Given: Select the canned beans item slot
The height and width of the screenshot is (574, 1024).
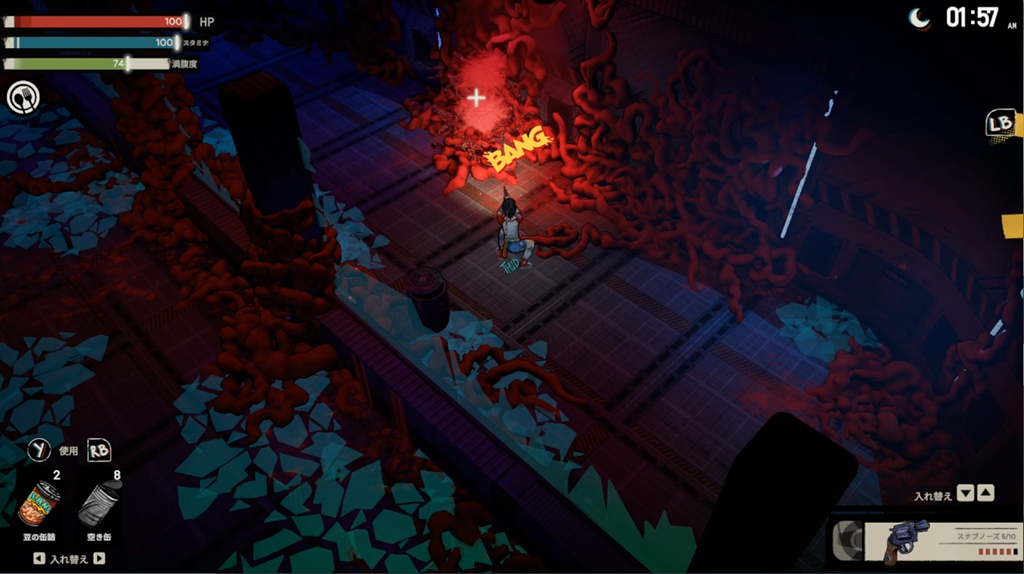Looking at the screenshot, I should coord(40,504).
